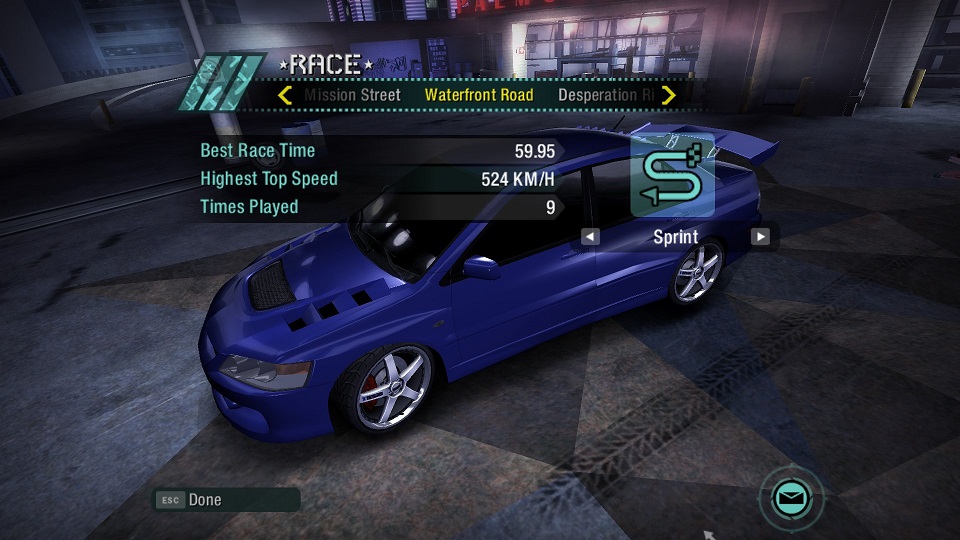This screenshot has height=540, width=960.
Task: Click the yellow left arrow beside Mission Street
Action: (x=285, y=95)
